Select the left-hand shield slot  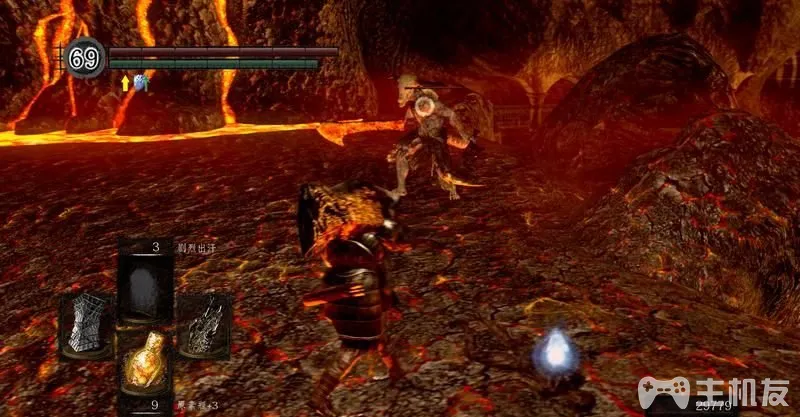(x=85, y=325)
